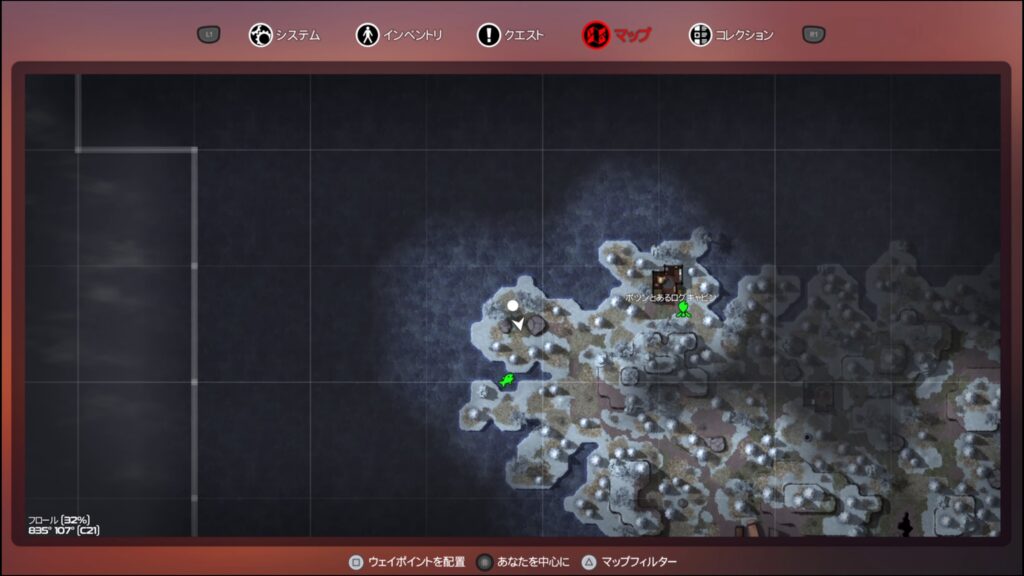
Task: Click the white player arrow on the map
Action: pos(519,323)
